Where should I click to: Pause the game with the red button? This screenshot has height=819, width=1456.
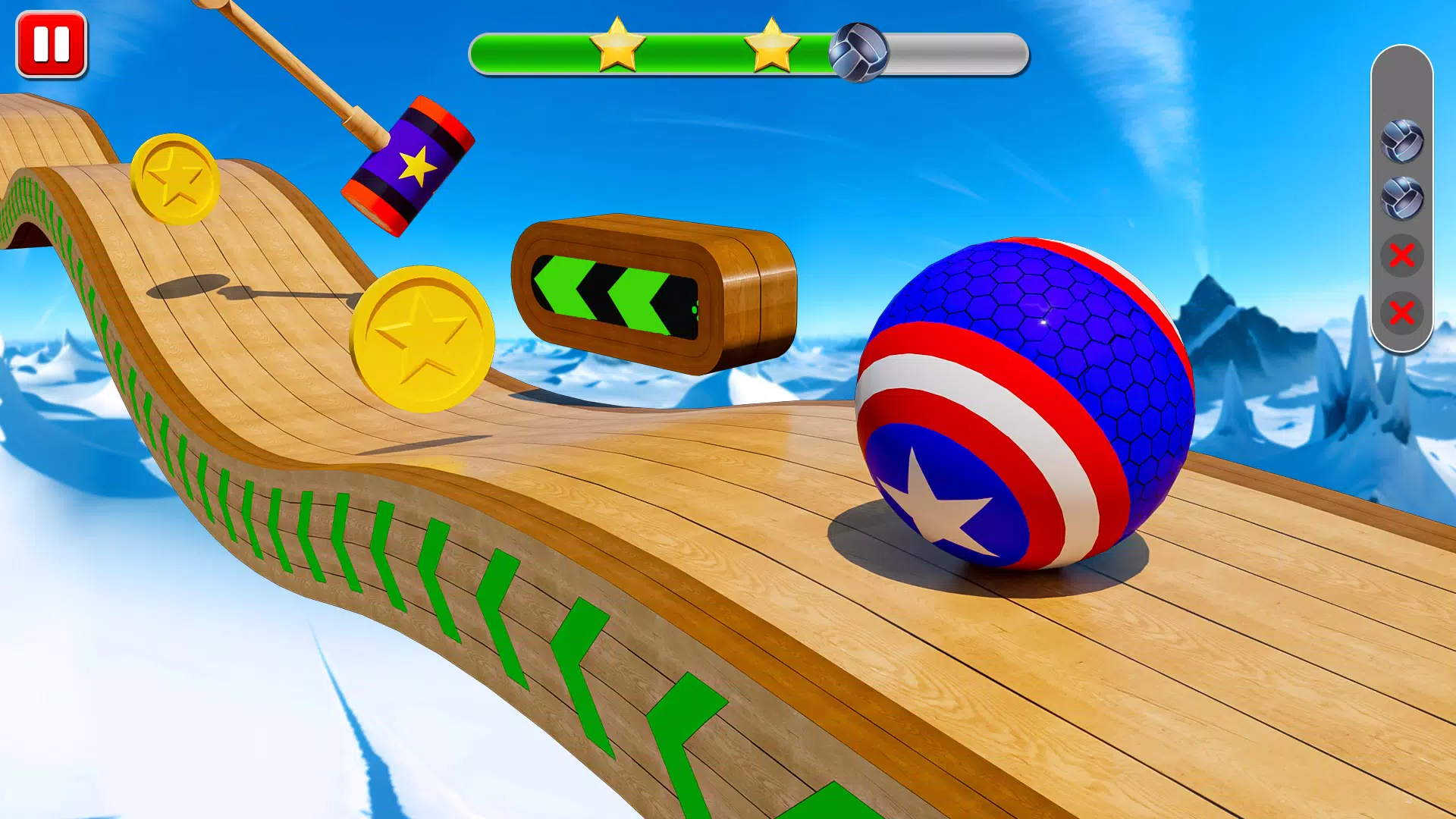pyautogui.click(x=52, y=44)
